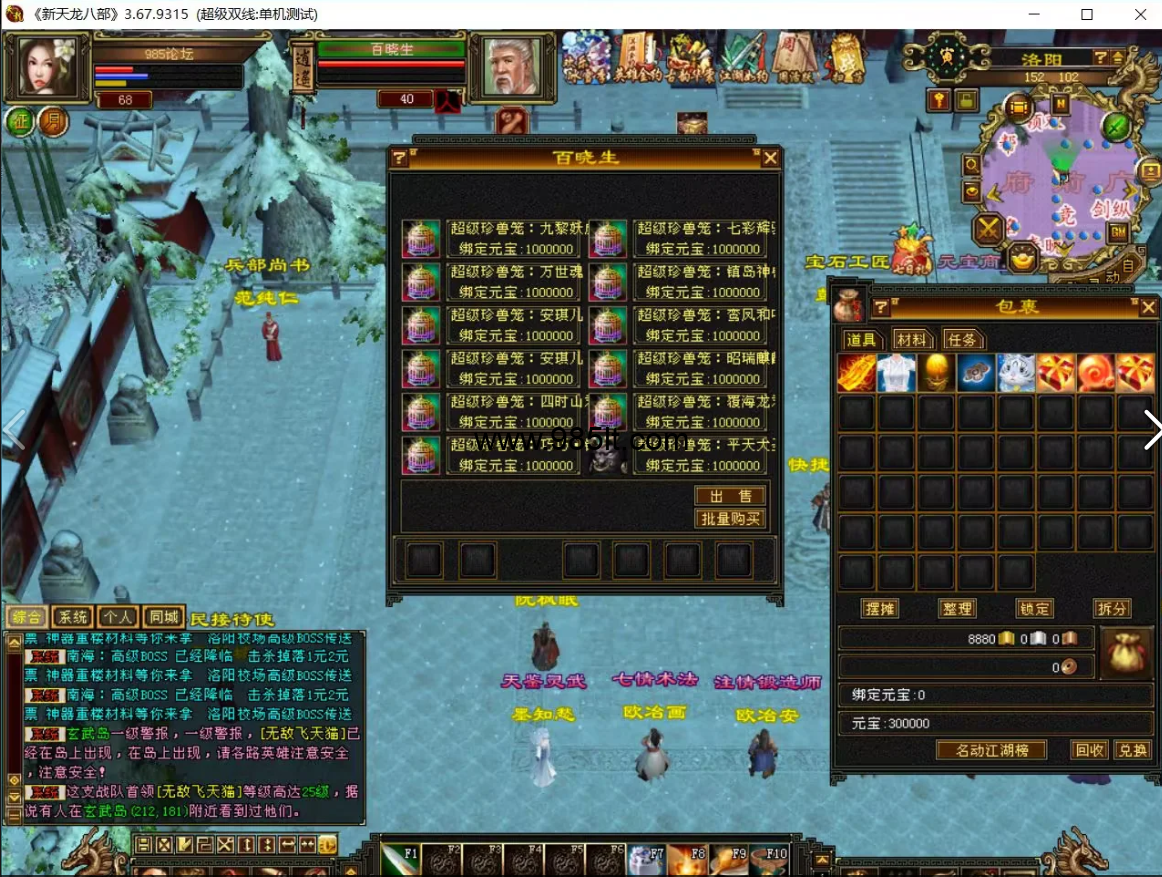
Task: Close the 百晓生 shop window
Action: click(770, 158)
